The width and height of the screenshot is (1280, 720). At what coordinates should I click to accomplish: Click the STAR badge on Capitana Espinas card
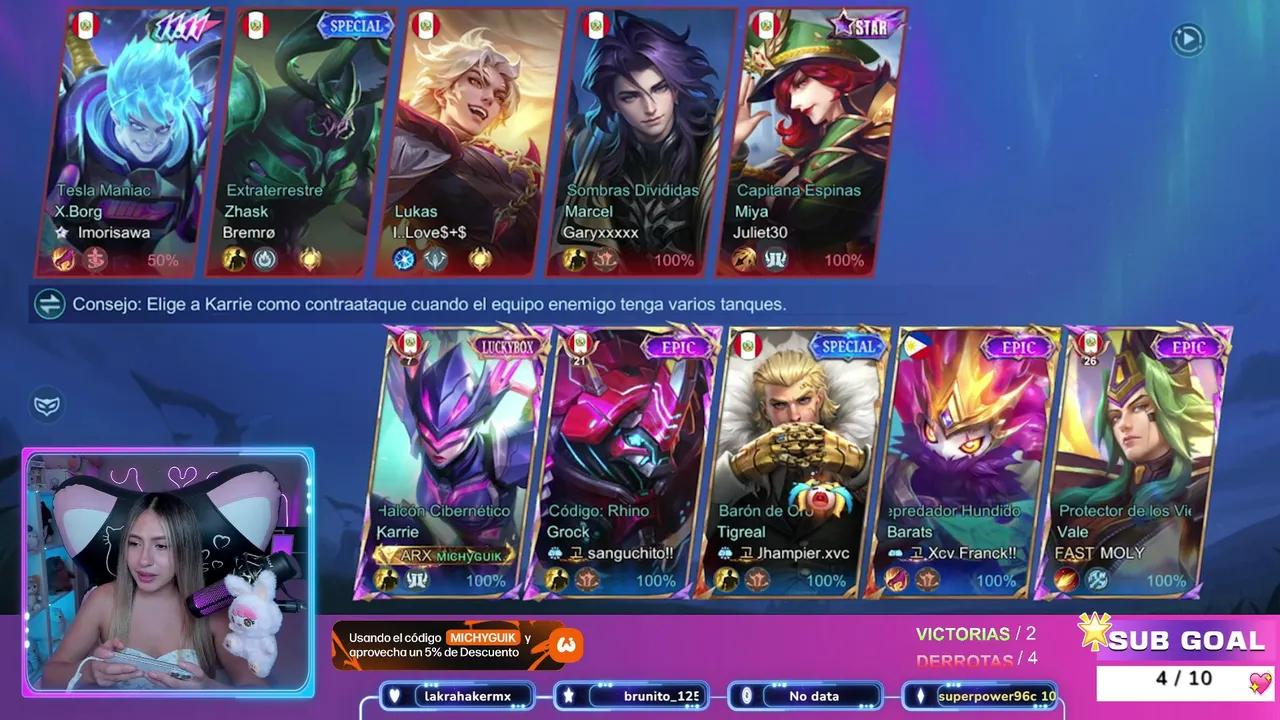pyautogui.click(x=861, y=27)
